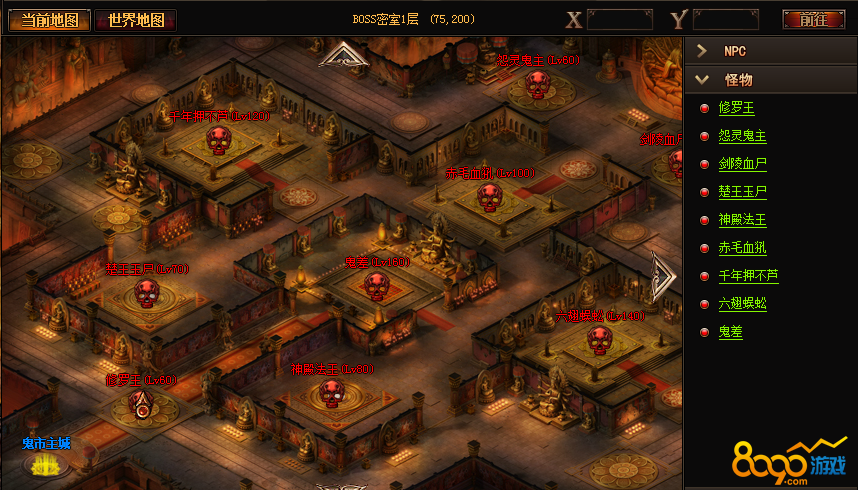Select 修罗王 in the monster list
858x490 pixels.
pyautogui.click(x=736, y=108)
